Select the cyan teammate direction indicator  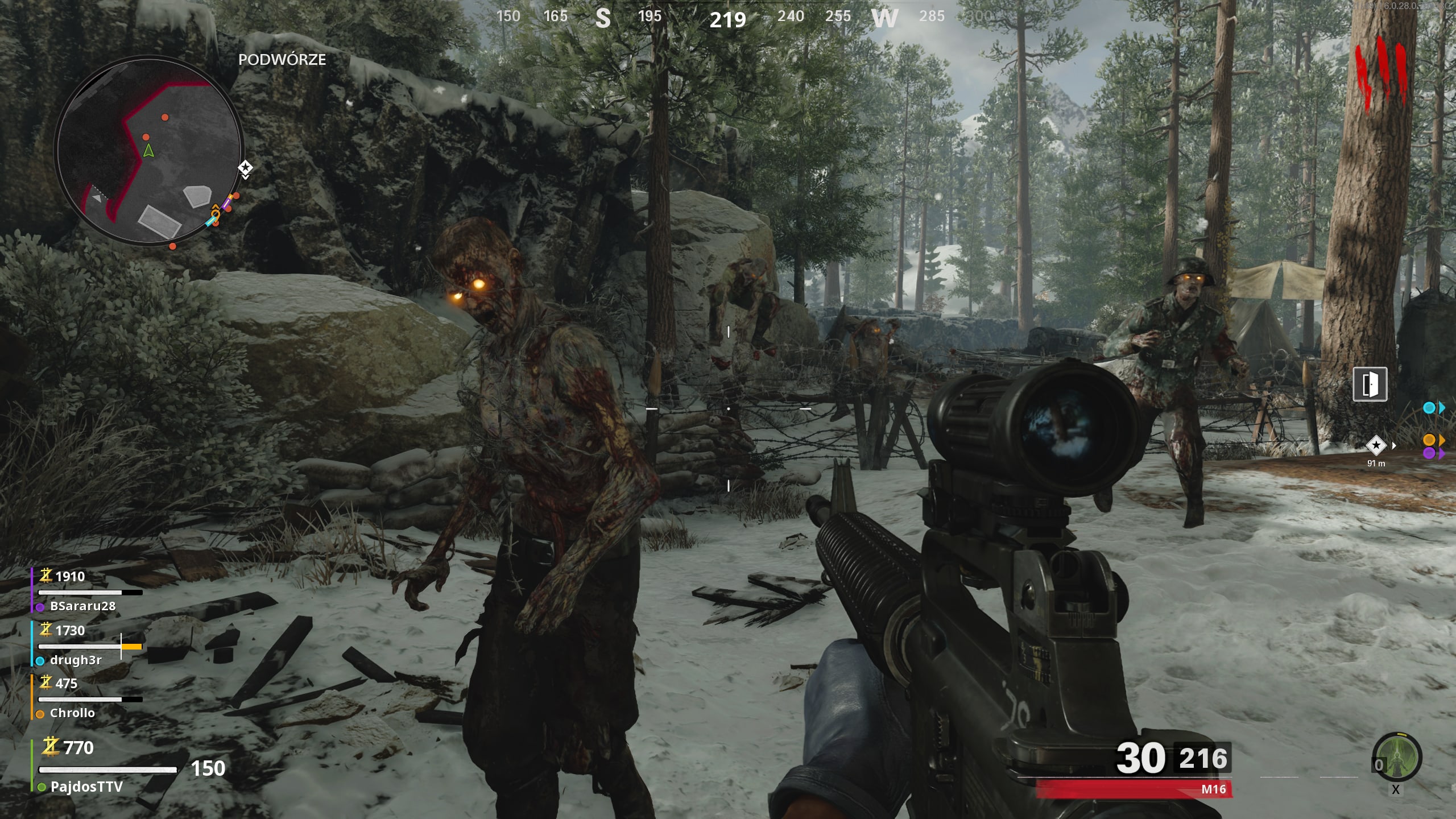(x=1429, y=408)
